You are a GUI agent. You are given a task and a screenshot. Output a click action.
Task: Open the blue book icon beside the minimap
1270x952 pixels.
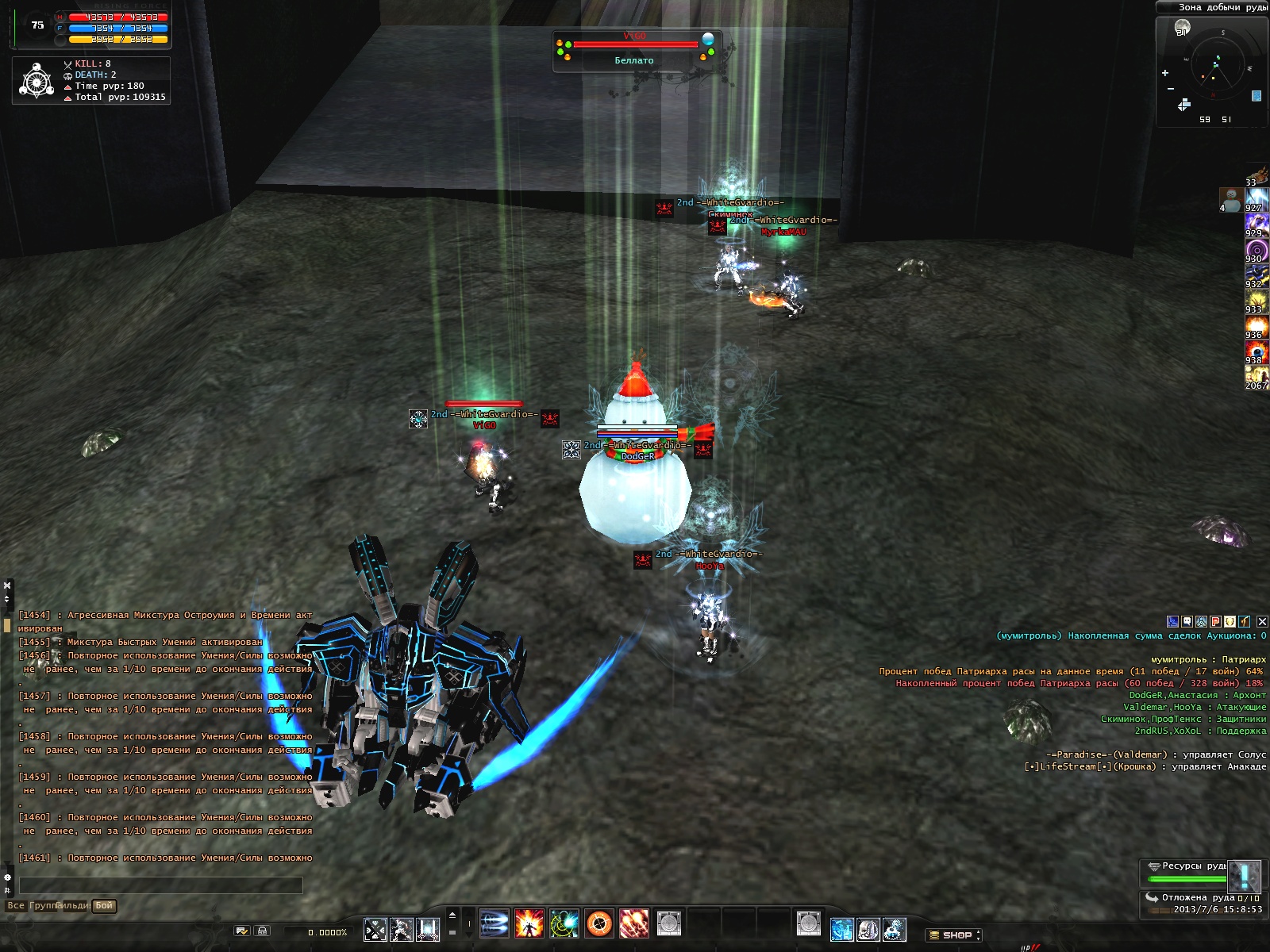(1257, 96)
